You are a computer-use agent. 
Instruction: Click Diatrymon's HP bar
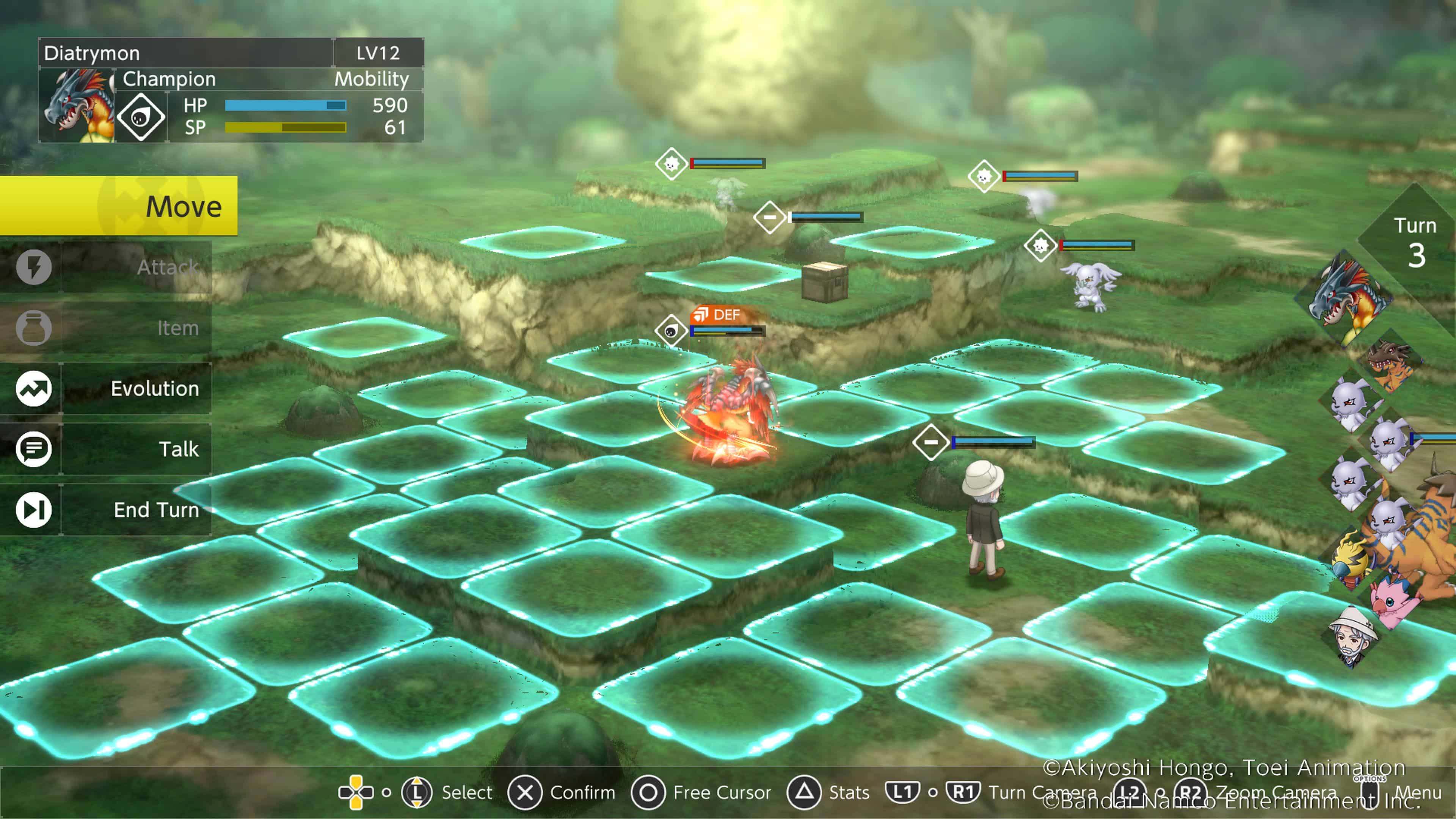click(x=286, y=105)
